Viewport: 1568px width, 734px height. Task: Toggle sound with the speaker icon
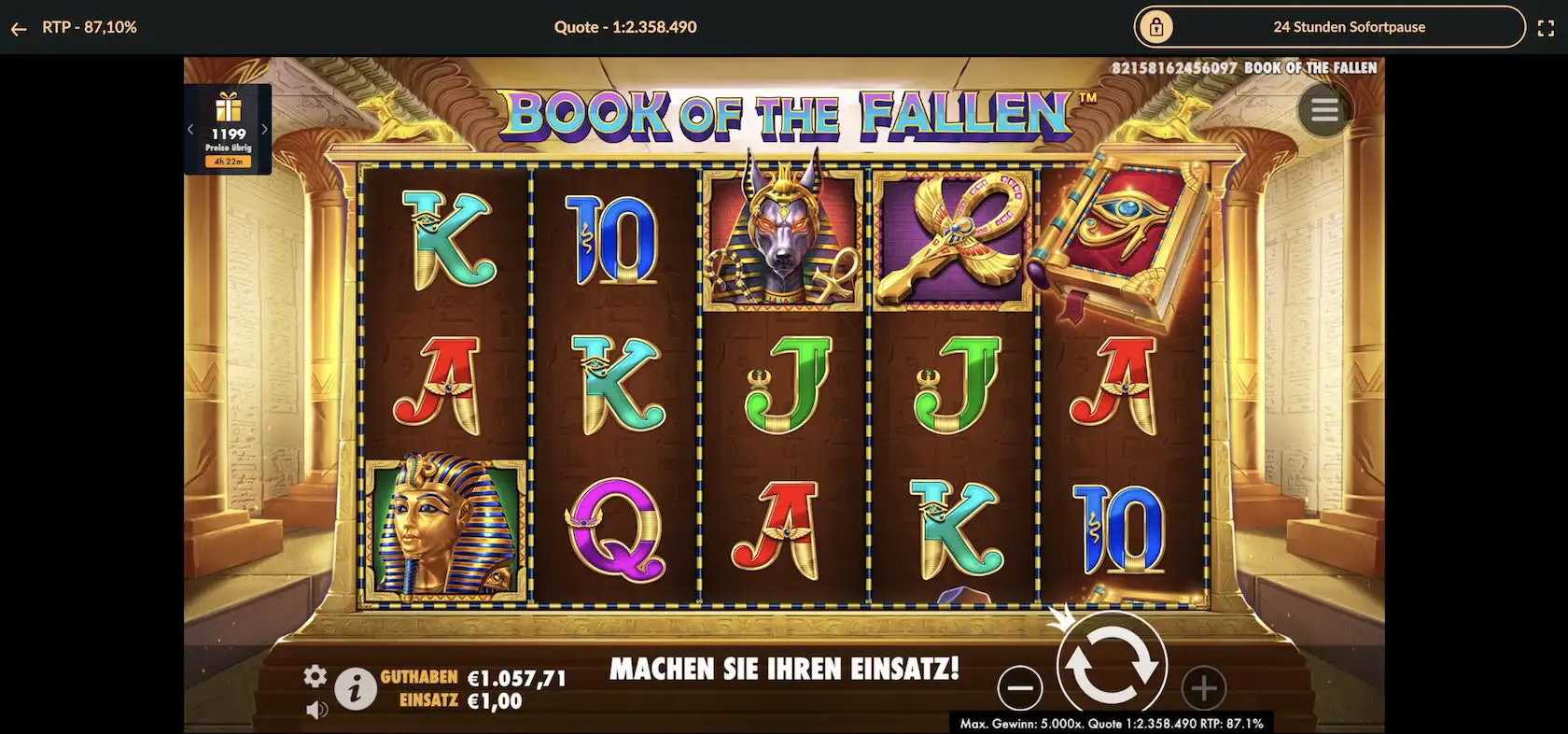tap(316, 710)
